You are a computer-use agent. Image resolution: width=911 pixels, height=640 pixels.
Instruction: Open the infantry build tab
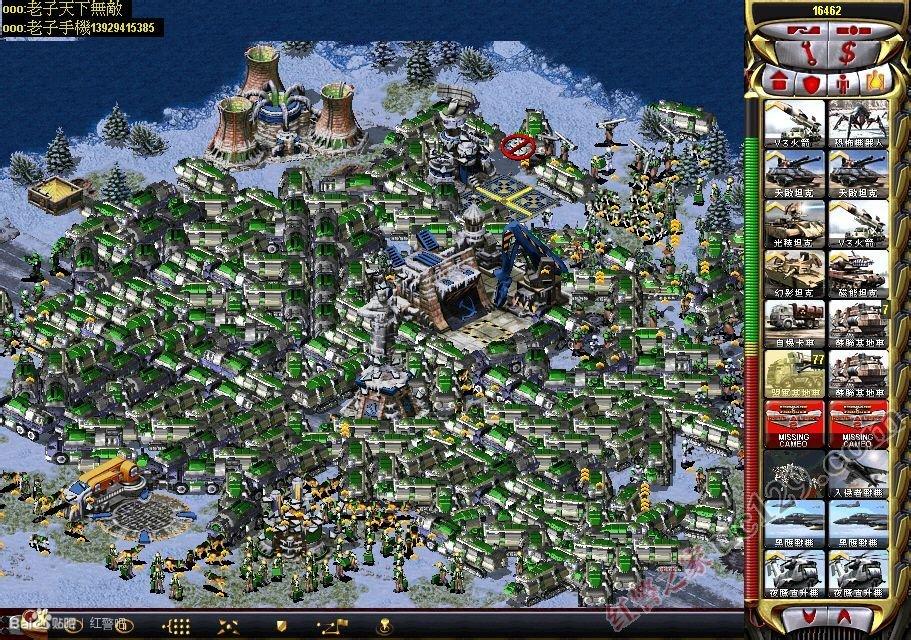click(x=843, y=79)
